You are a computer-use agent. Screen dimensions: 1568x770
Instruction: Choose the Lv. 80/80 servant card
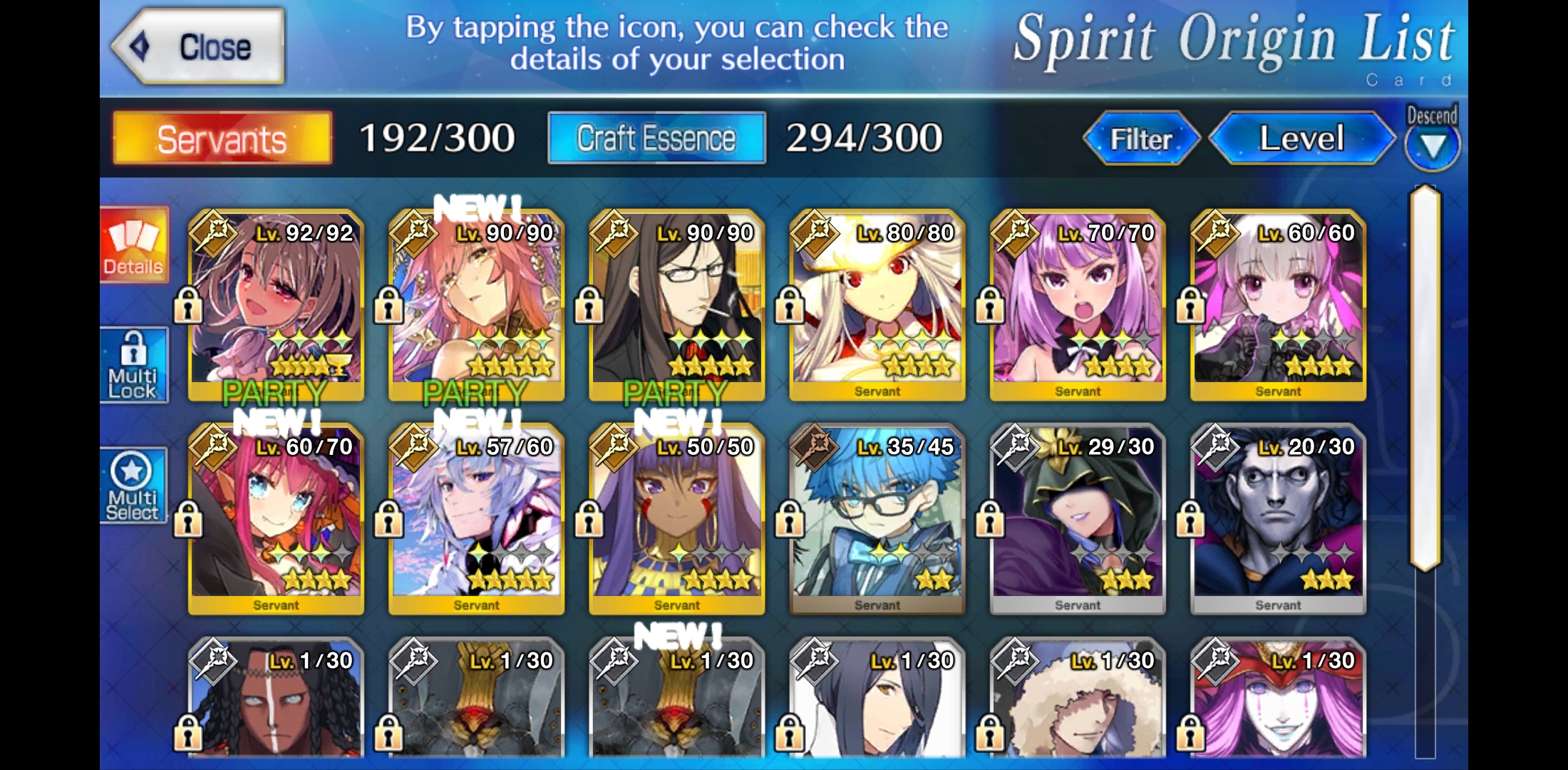(877, 304)
